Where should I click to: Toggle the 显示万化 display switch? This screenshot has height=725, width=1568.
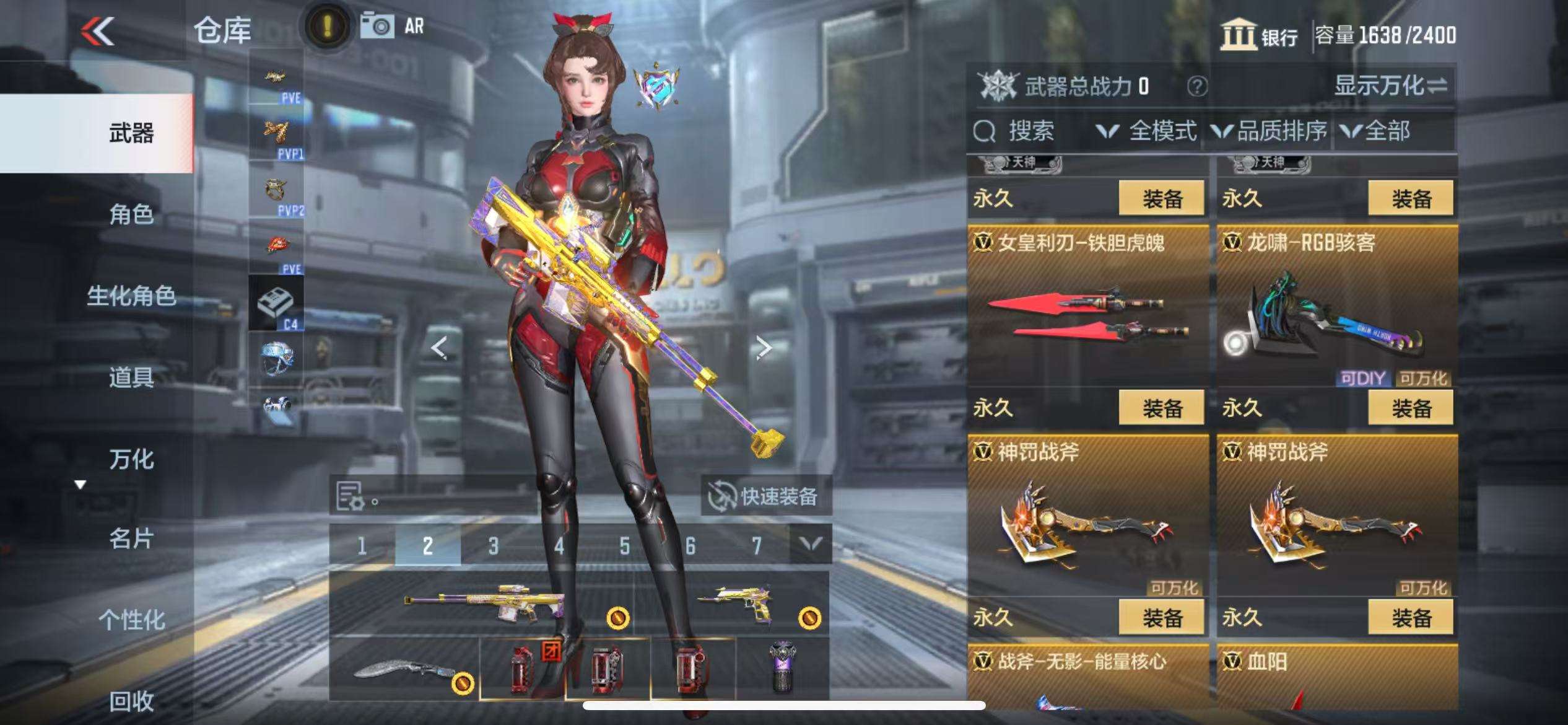point(1390,86)
